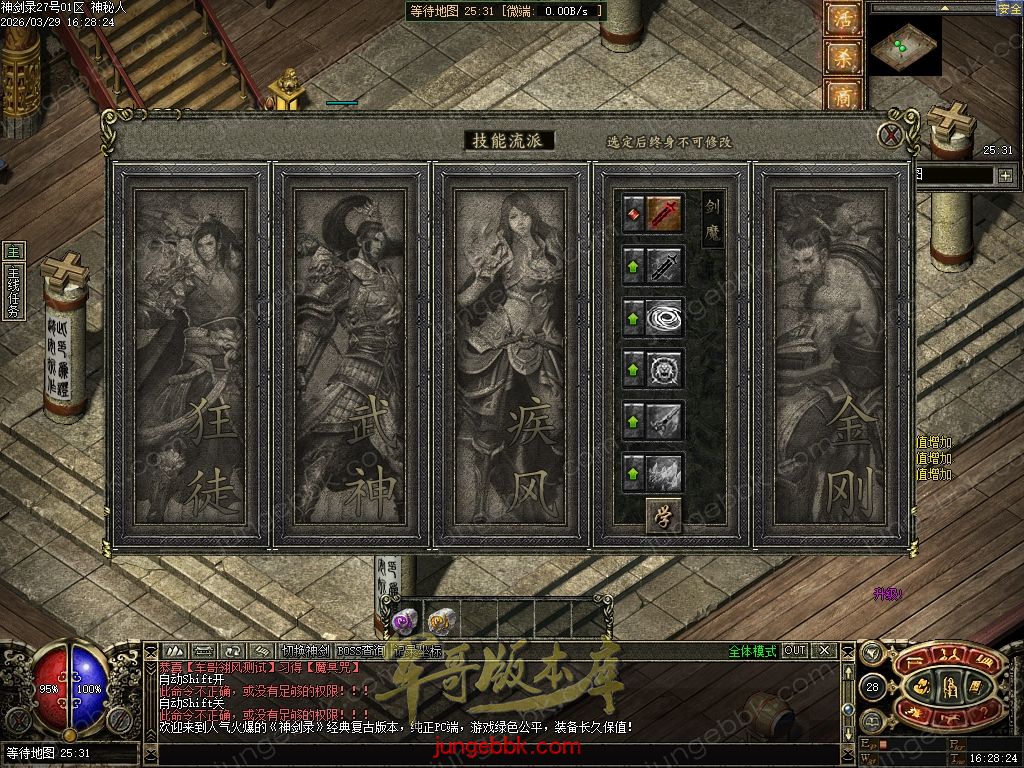Viewport: 1024px width, 768px height.
Task: Select the red sword skill icon
Action: [665, 212]
